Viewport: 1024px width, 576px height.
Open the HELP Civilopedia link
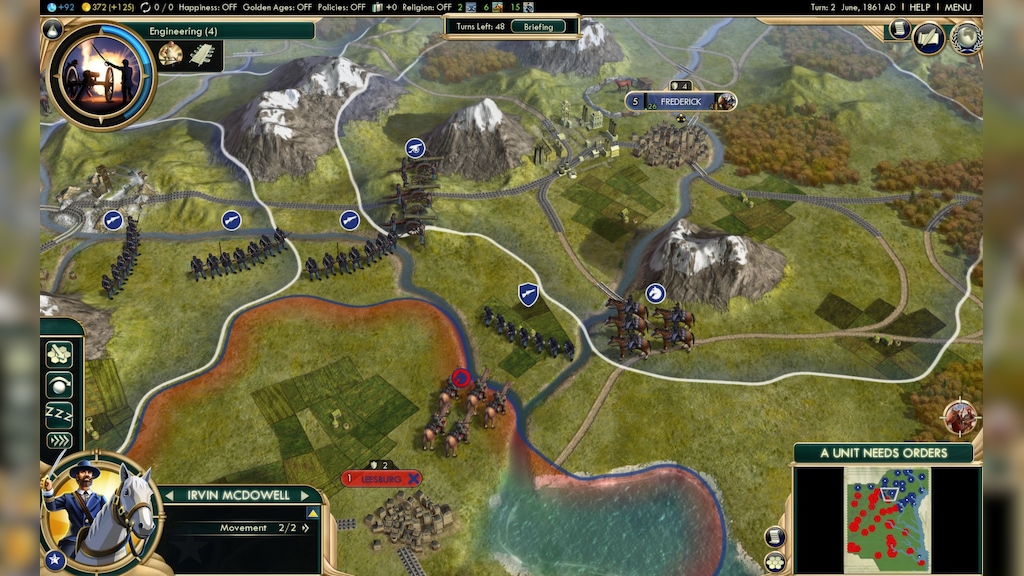919,7
